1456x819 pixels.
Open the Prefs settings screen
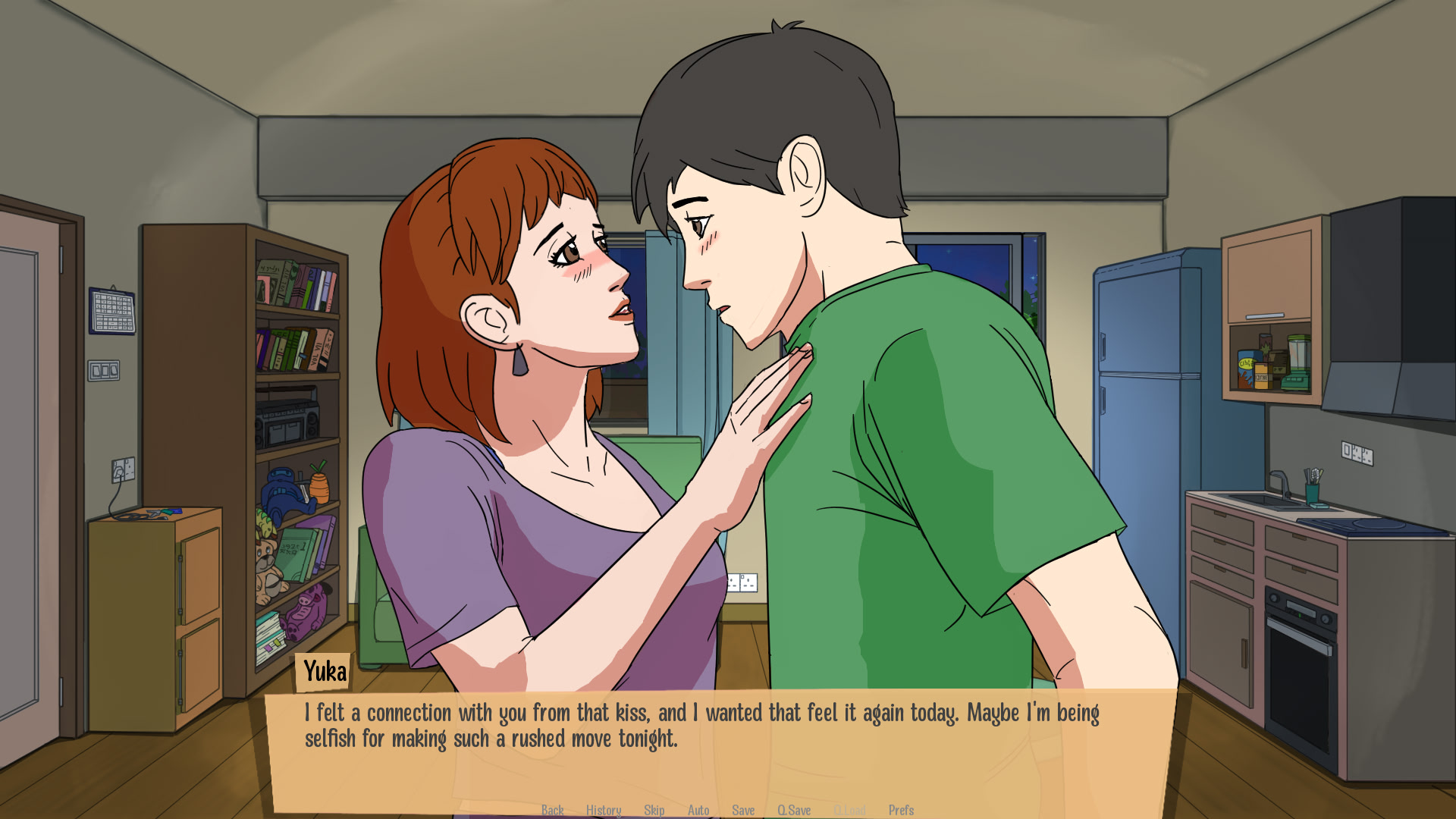click(x=902, y=810)
